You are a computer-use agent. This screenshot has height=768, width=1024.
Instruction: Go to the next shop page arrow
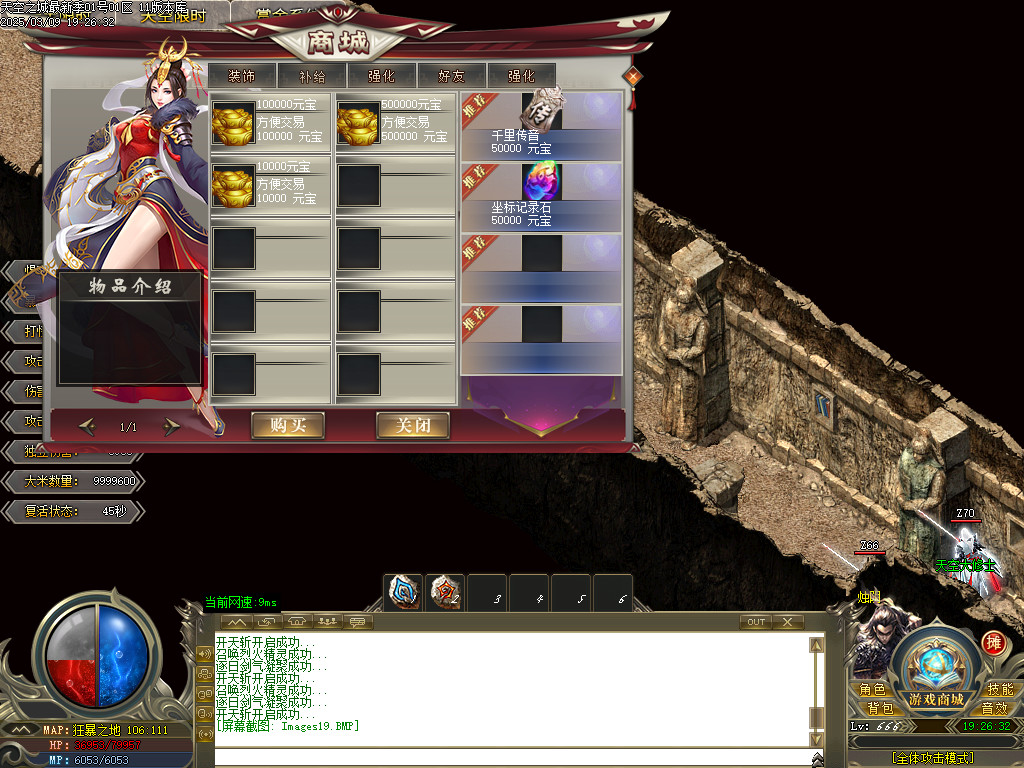point(172,427)
